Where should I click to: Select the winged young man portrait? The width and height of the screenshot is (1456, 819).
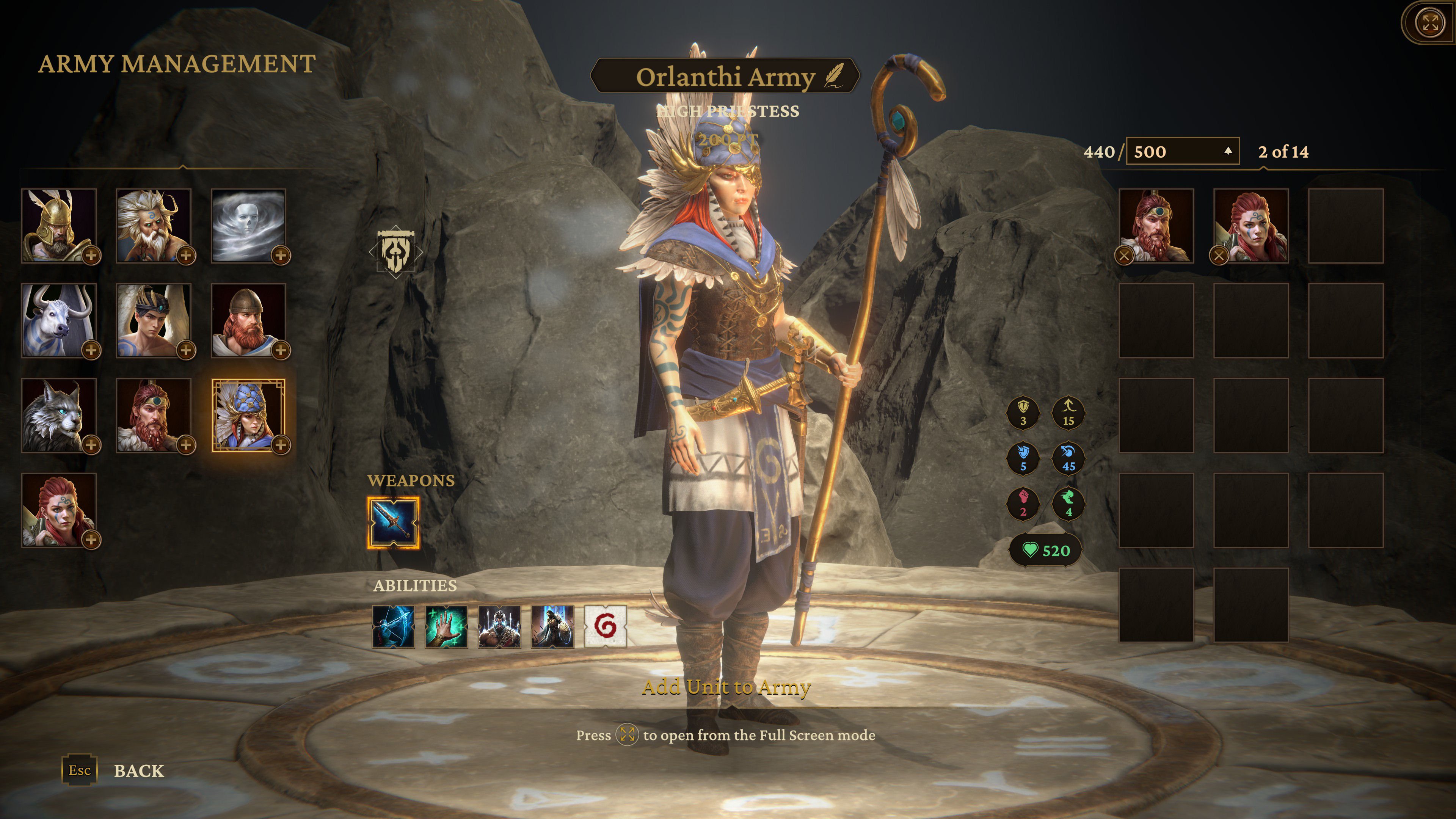click(x=154, y=320)
